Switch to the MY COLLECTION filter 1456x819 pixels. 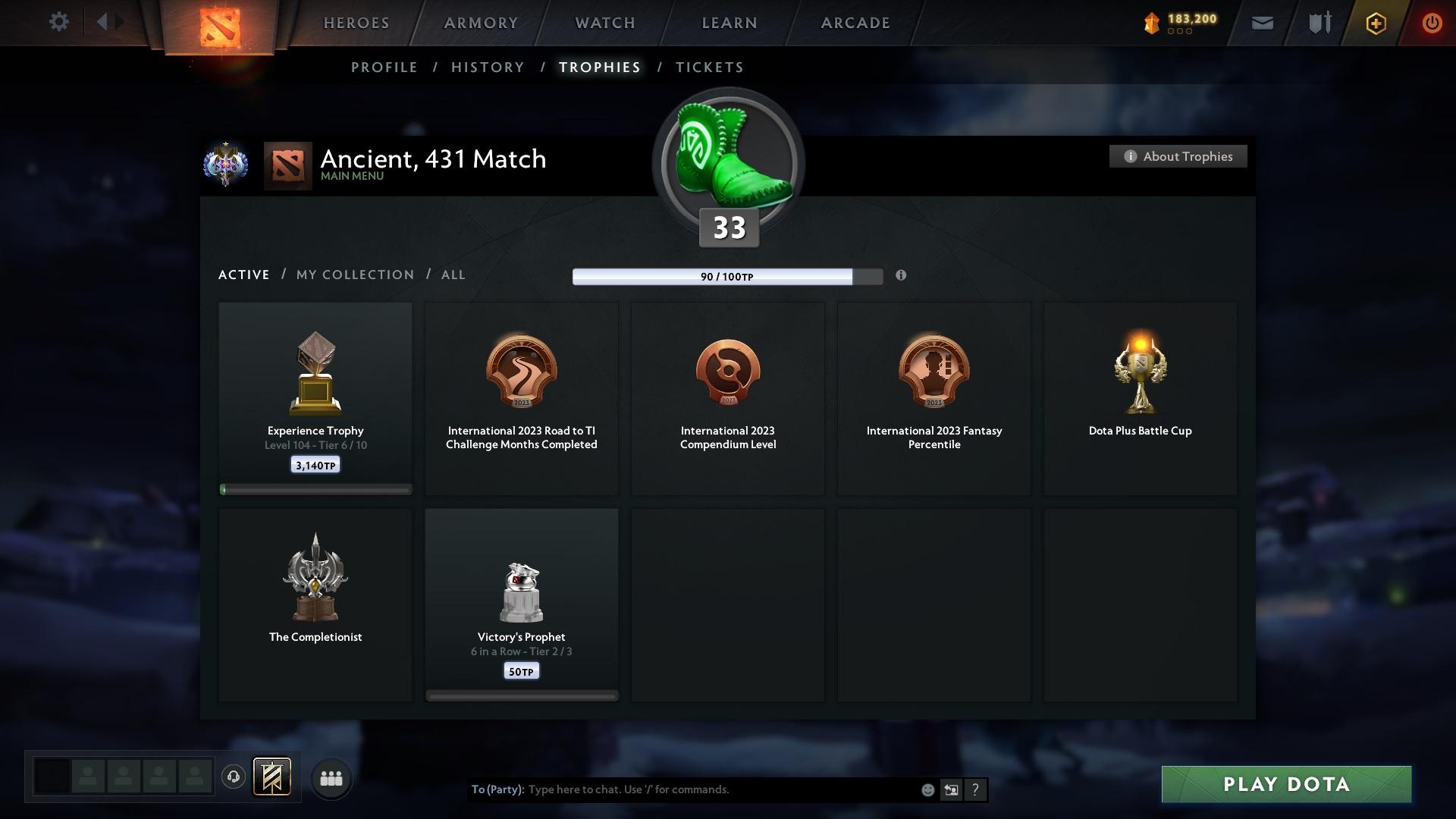click(x=354, y=275)
